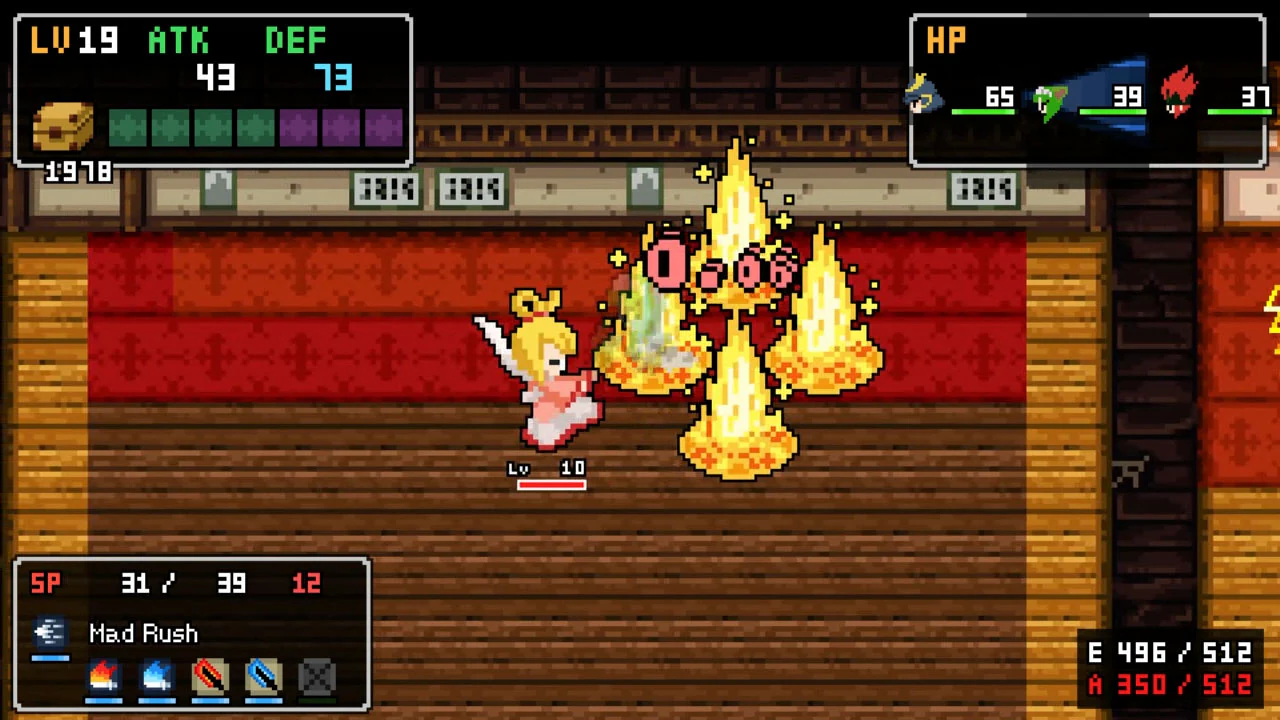The height and width of the screenshot is (720, 1280).
Task: Toggle the empty X skill slot
Action: tap(316, 678)
